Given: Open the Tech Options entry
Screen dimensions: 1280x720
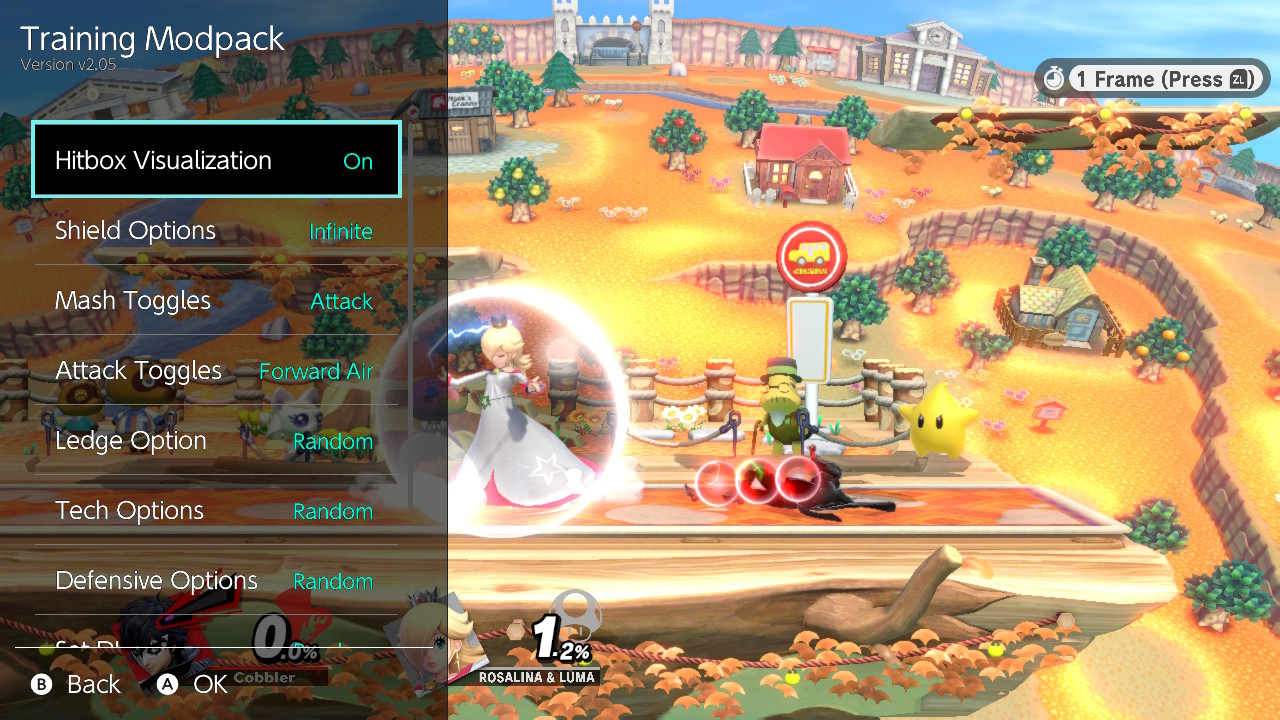Looking at the screenshot, I should click(x=216, y=511).
